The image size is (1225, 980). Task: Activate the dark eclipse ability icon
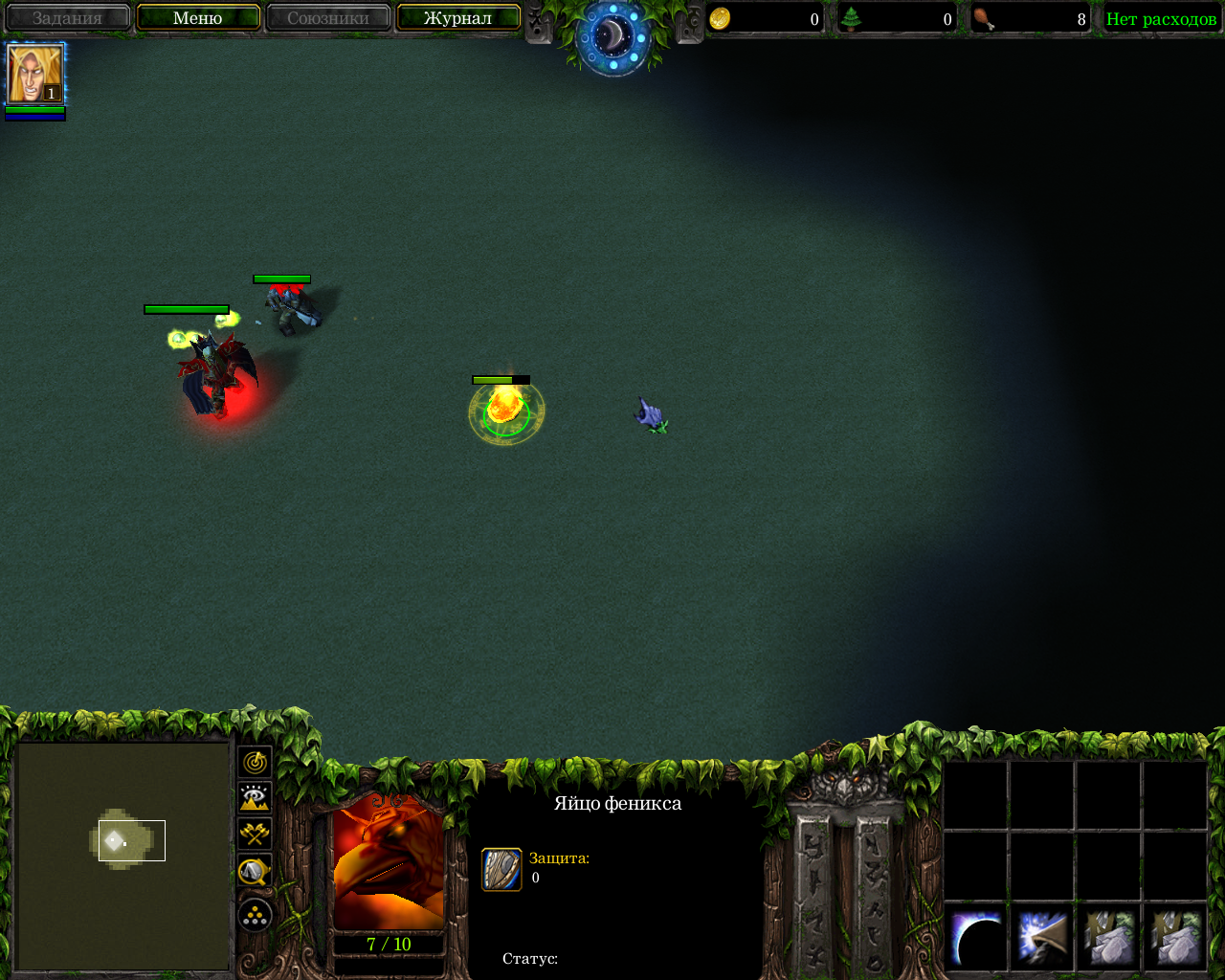pos(976,940)
